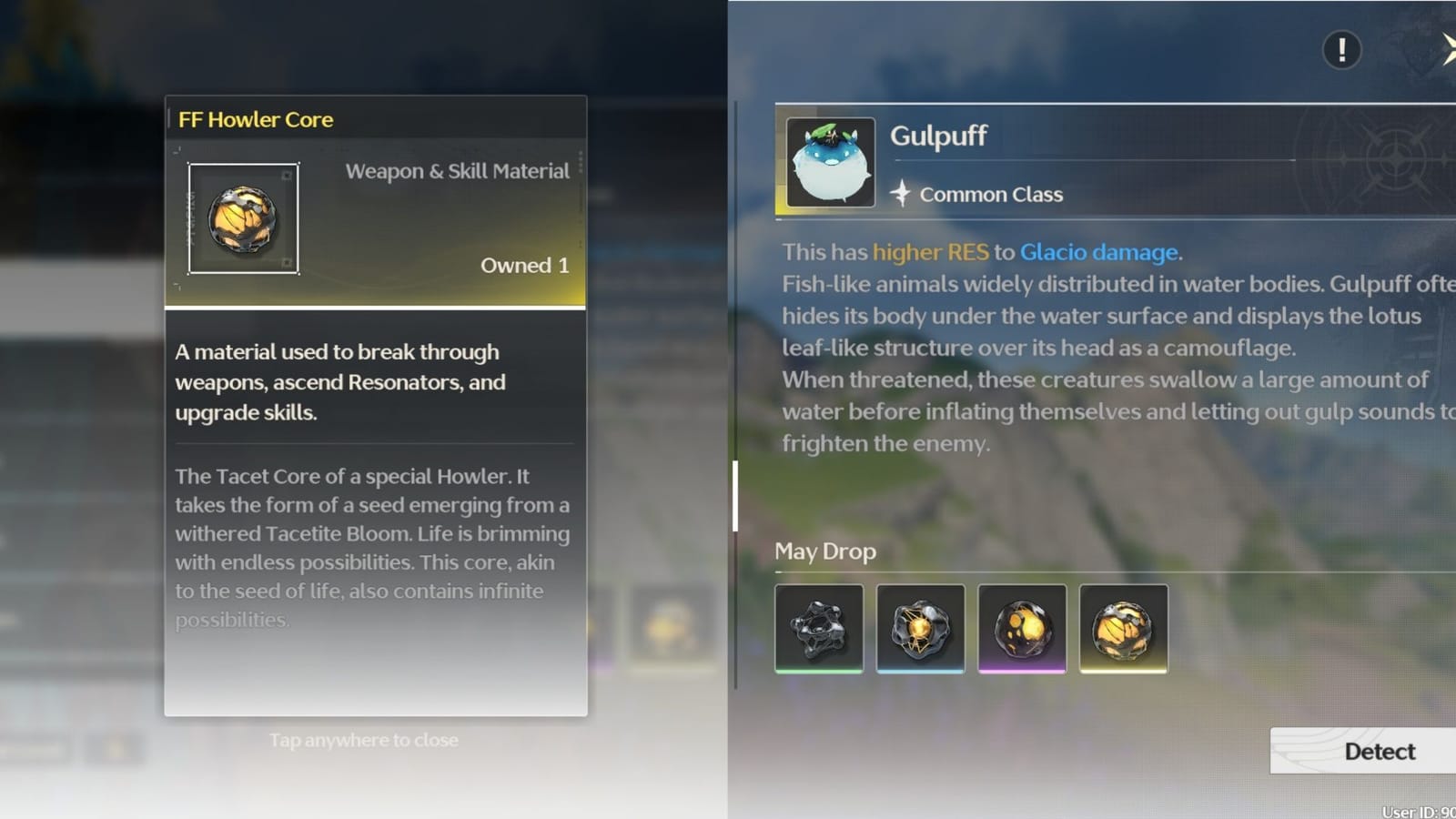Select the green-rarity drop item under May Drop
The image size is (1456, 819).
tap(818, 628)
